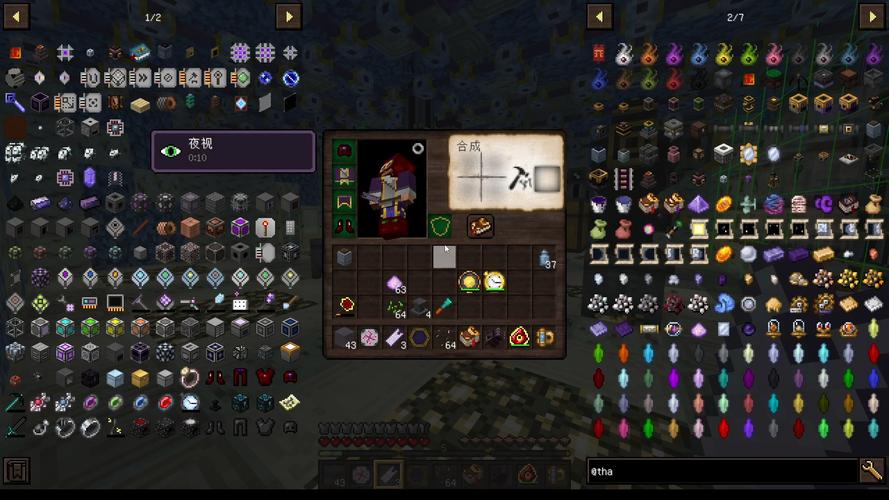The width and height of the screenshot is (889, 500).
Task: Select the red boots armor slot
Action: click(344, 227)
